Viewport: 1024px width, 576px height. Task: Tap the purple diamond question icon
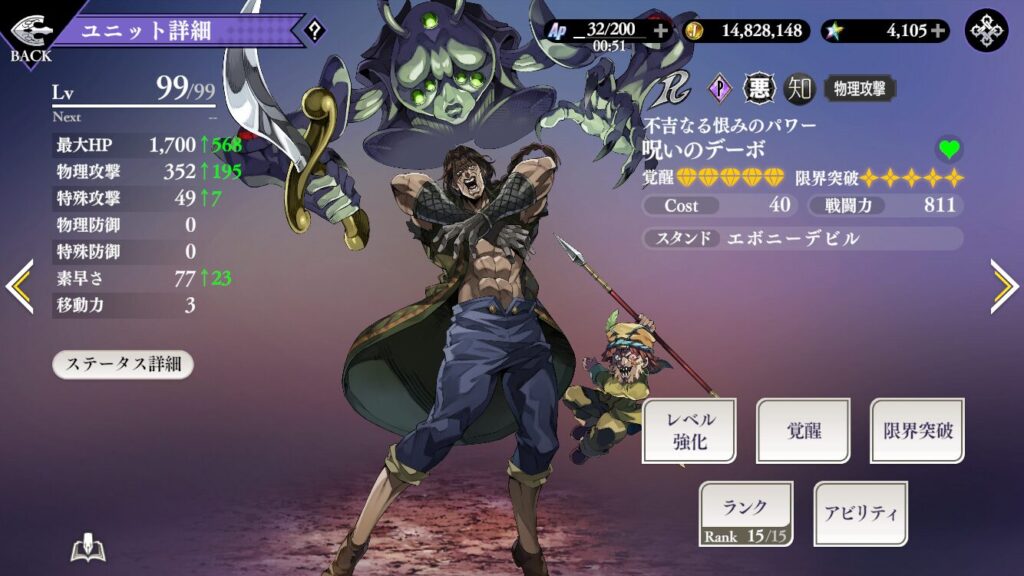720,89
